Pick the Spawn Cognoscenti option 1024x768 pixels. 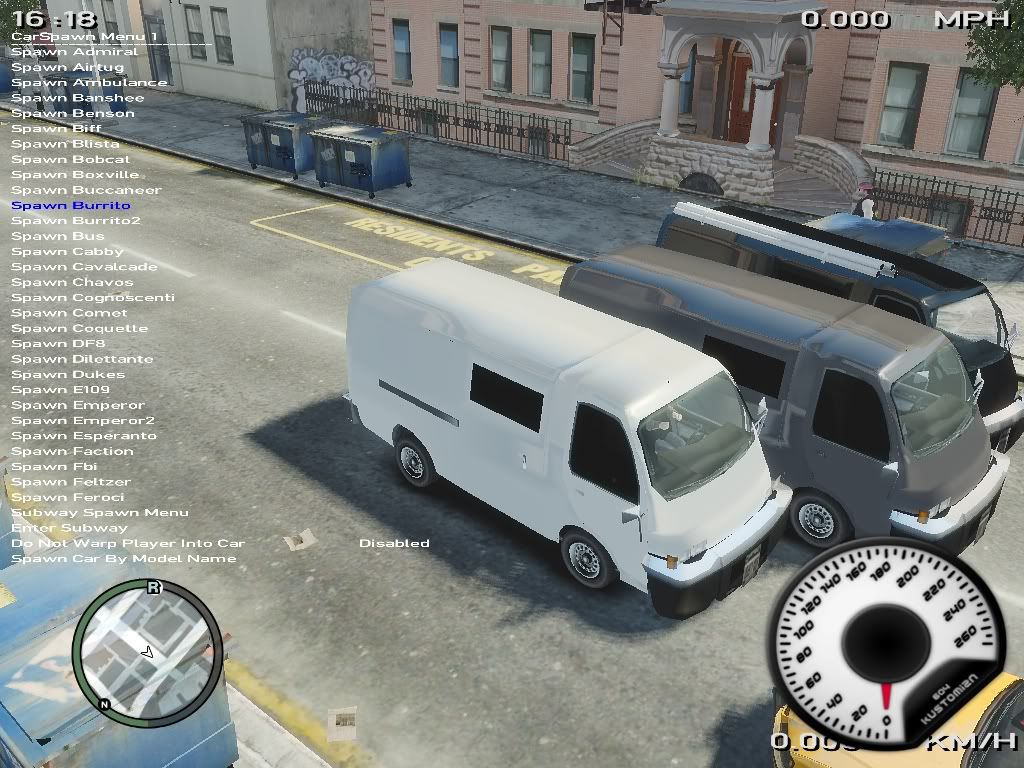(x=92, y=298)
